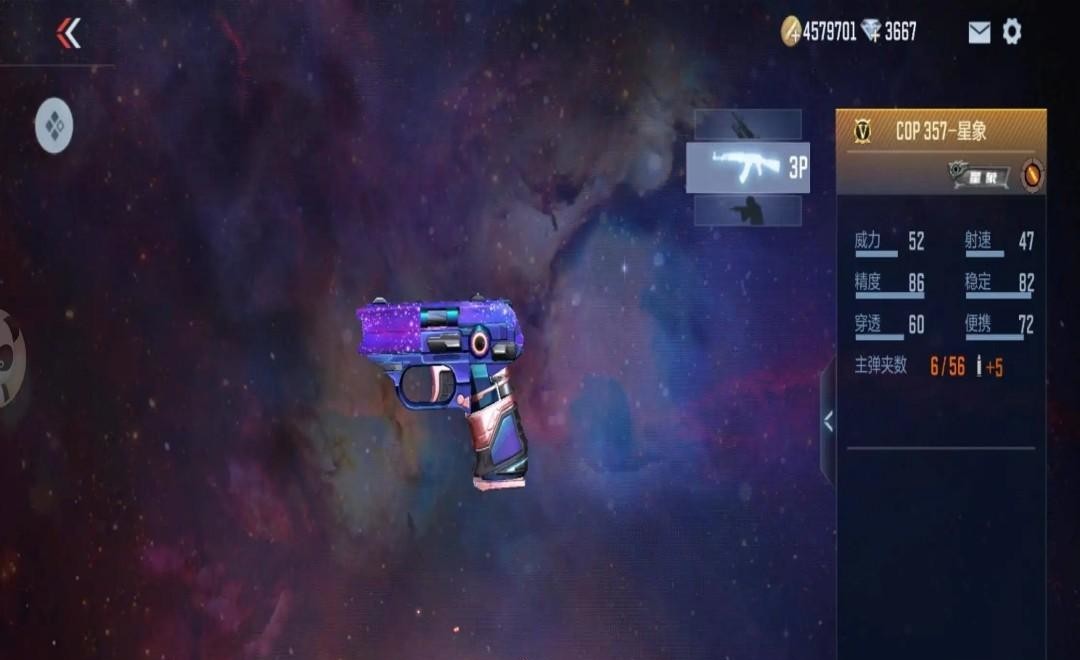The height and width of the screenshot is (660, 1080).
Task: Open the mailbox envelope icon
Action: (x=979, y=32)
